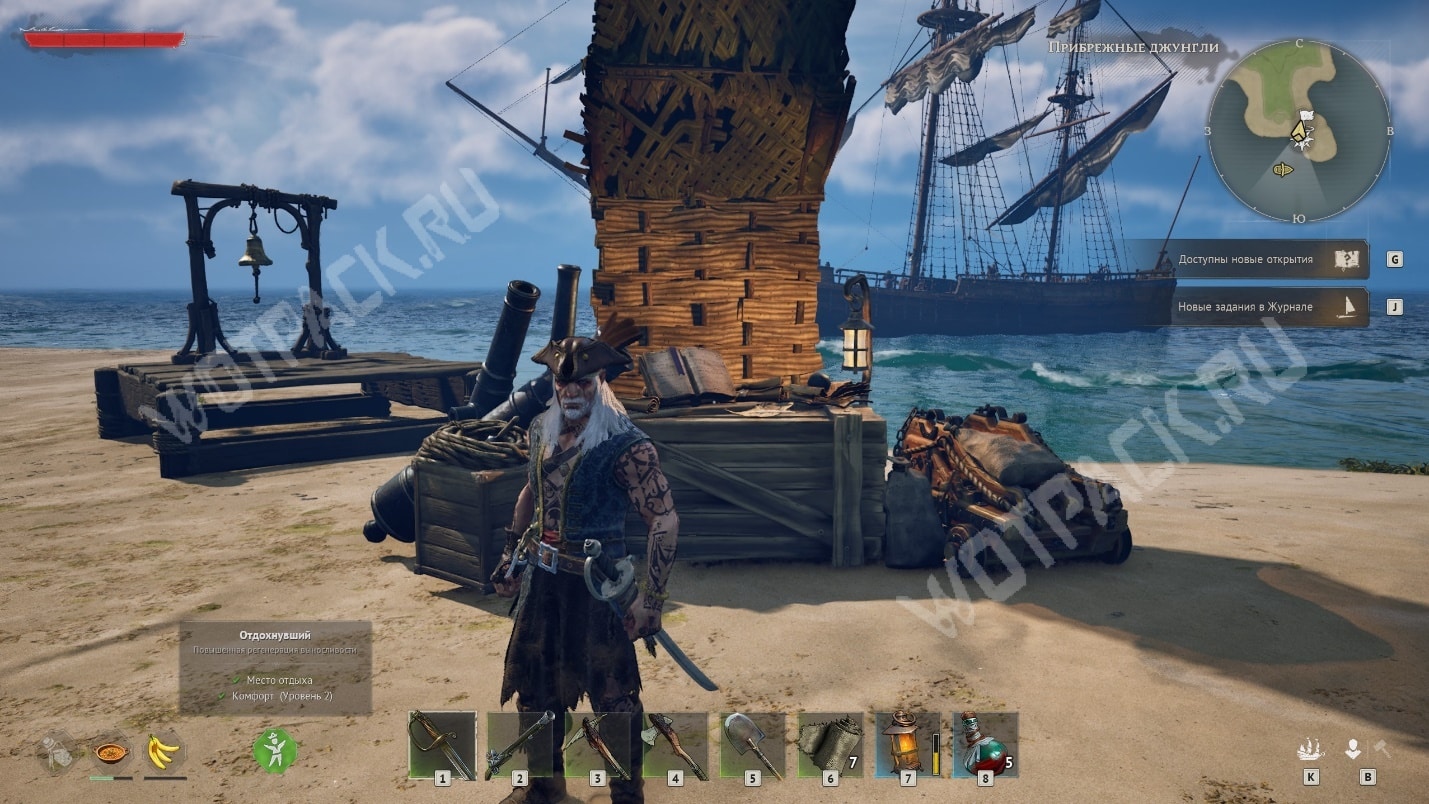Click the faded bottle consumable slot
Viewport: 1429px width, 804px height.
click(x=58, y=751)
